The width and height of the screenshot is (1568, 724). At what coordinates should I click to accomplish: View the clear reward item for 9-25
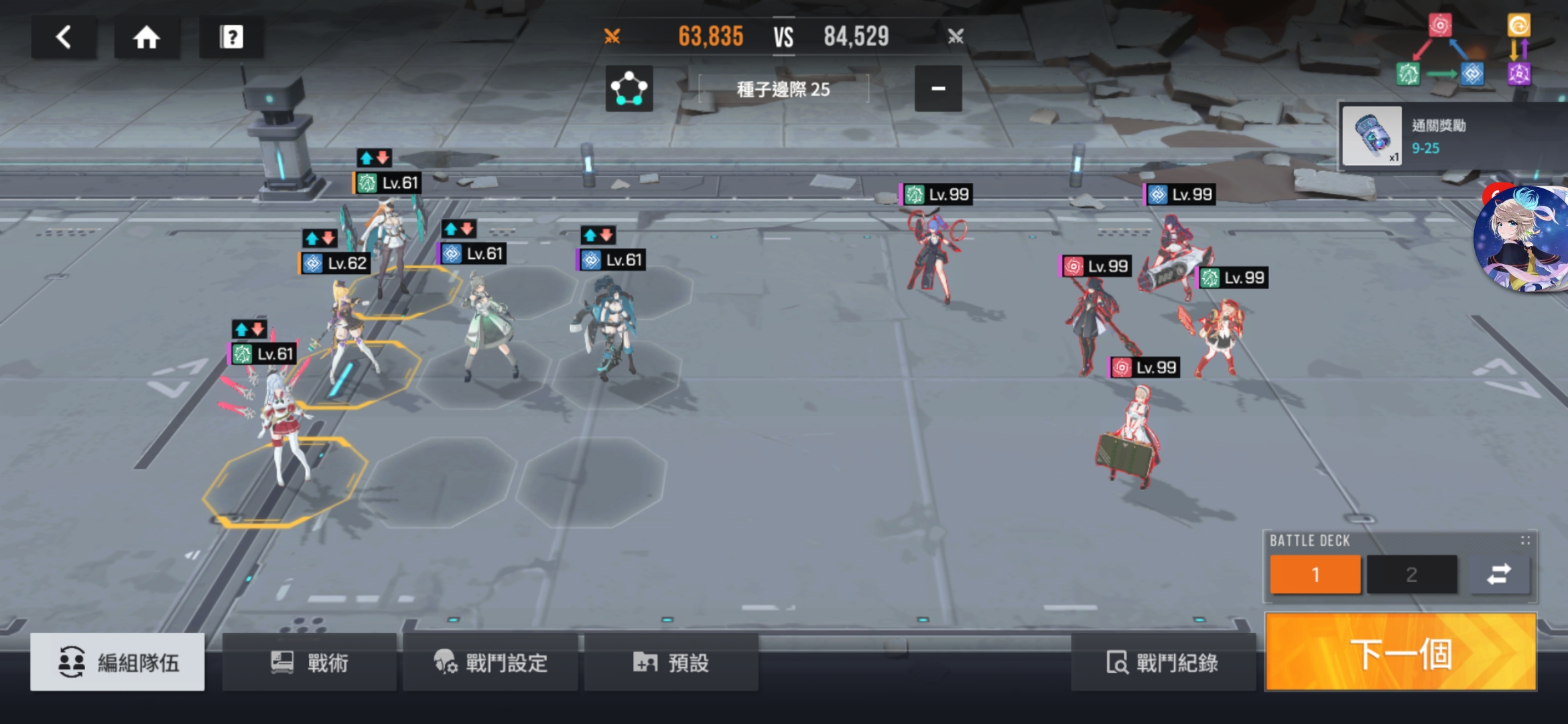(1372, 136)
